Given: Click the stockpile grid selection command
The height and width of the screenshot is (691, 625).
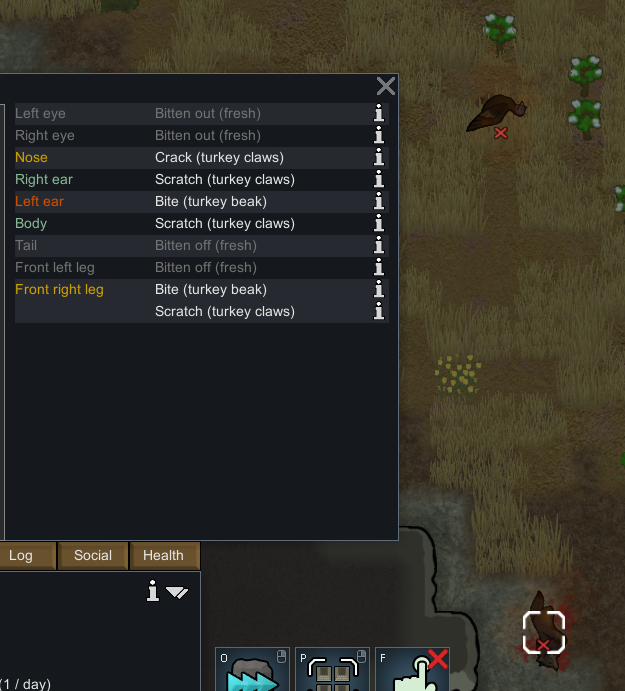Looking at the screenshot, I should coord(332,671).
